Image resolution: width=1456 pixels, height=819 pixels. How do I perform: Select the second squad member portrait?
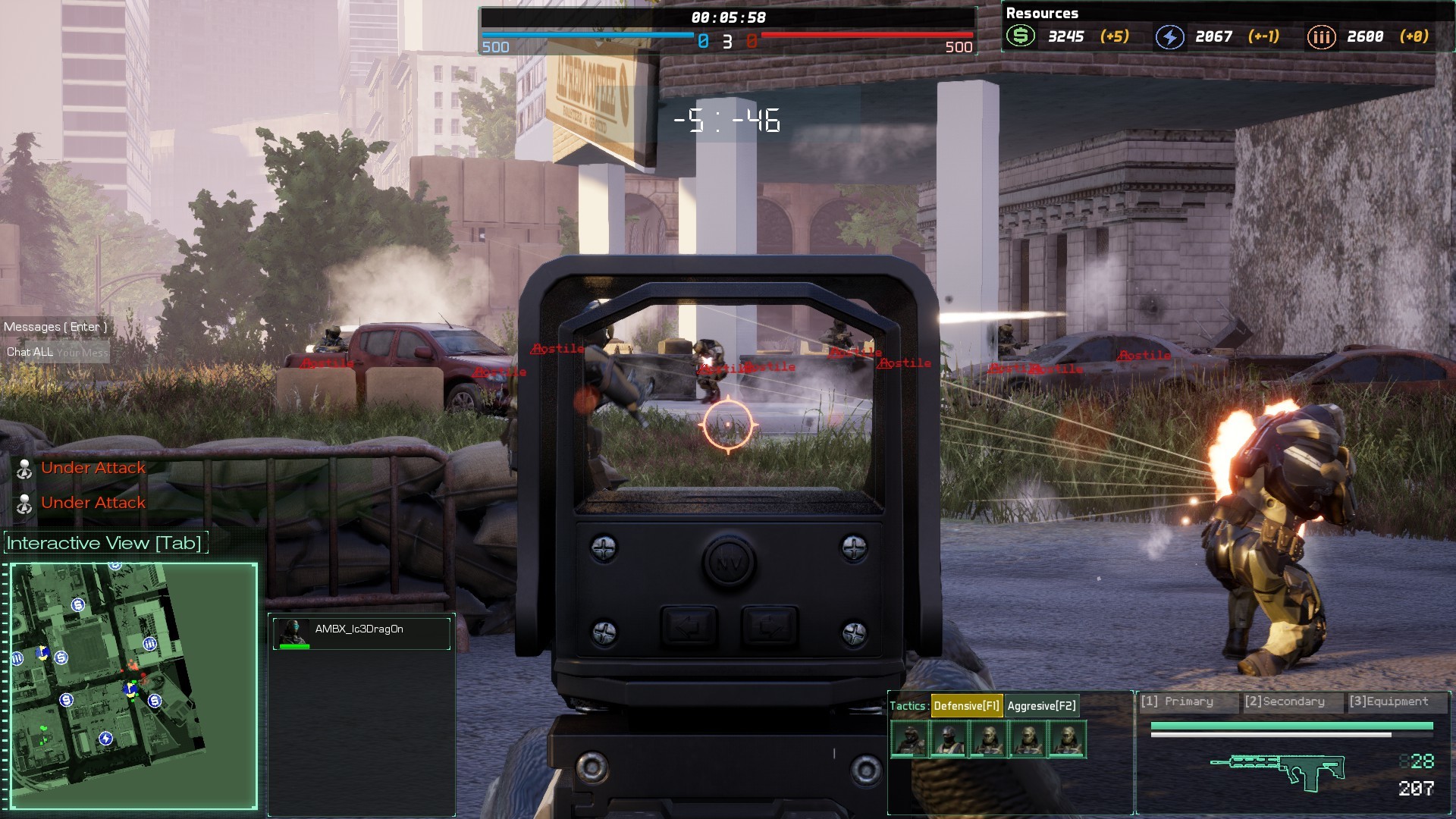click(949, 740)
